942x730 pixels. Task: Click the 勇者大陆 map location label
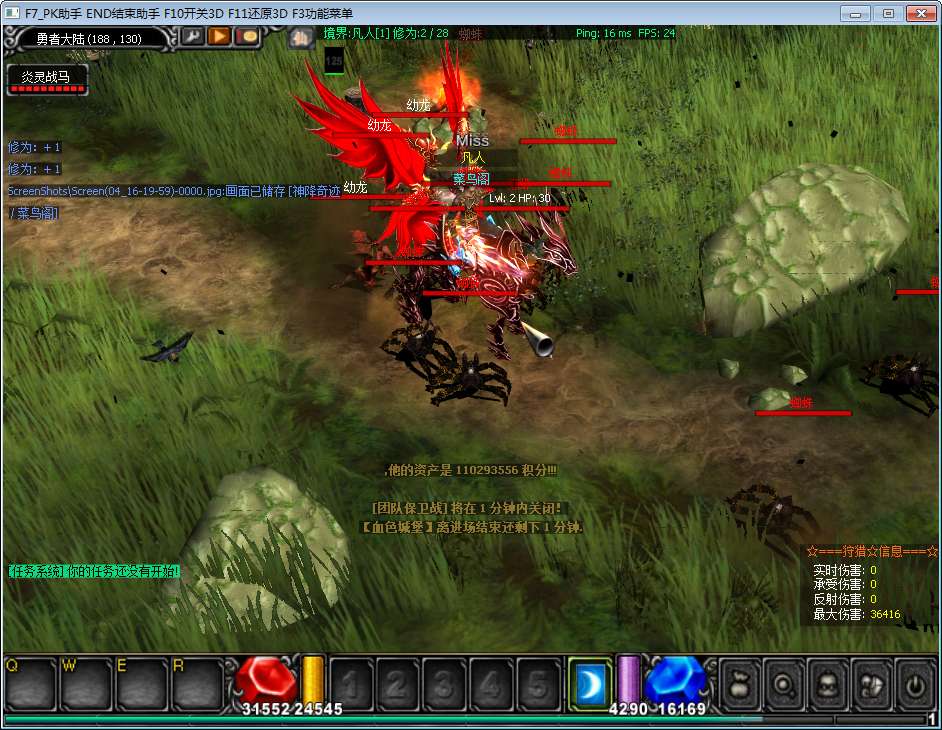pyautogui.click(x=88, y=39)
